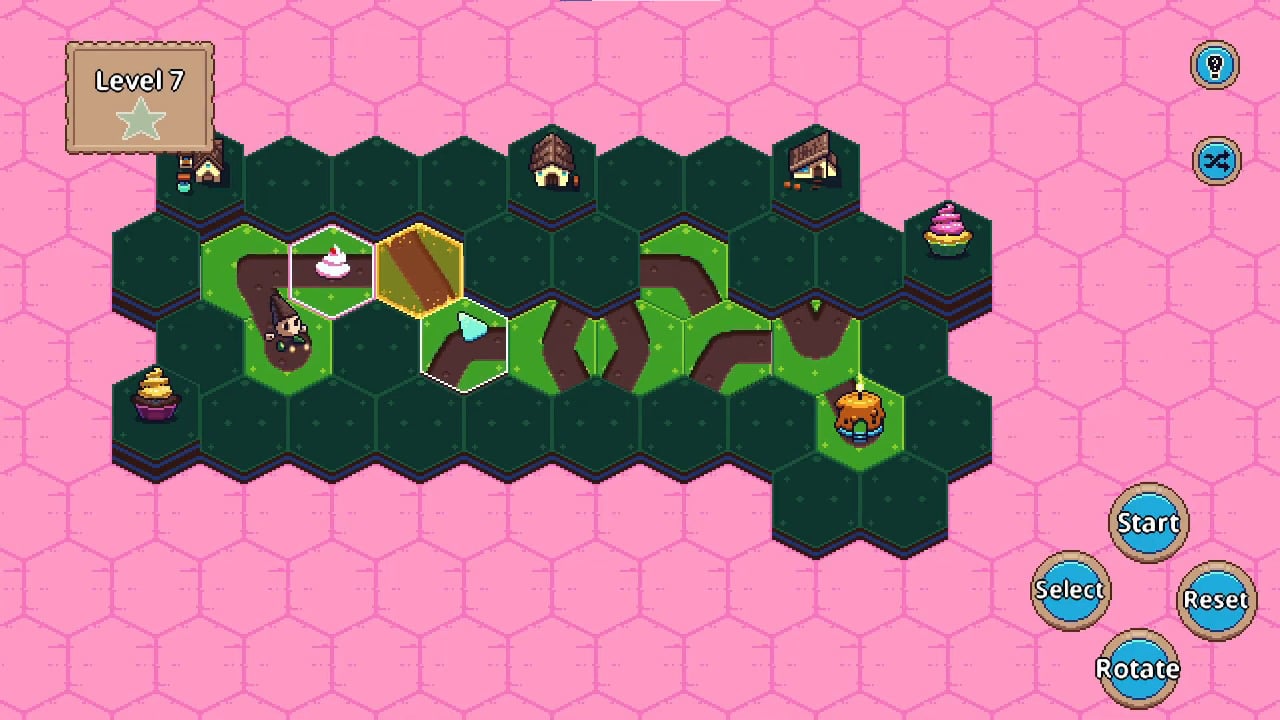Click the shuffle arrows icon

pos(1216,161)
